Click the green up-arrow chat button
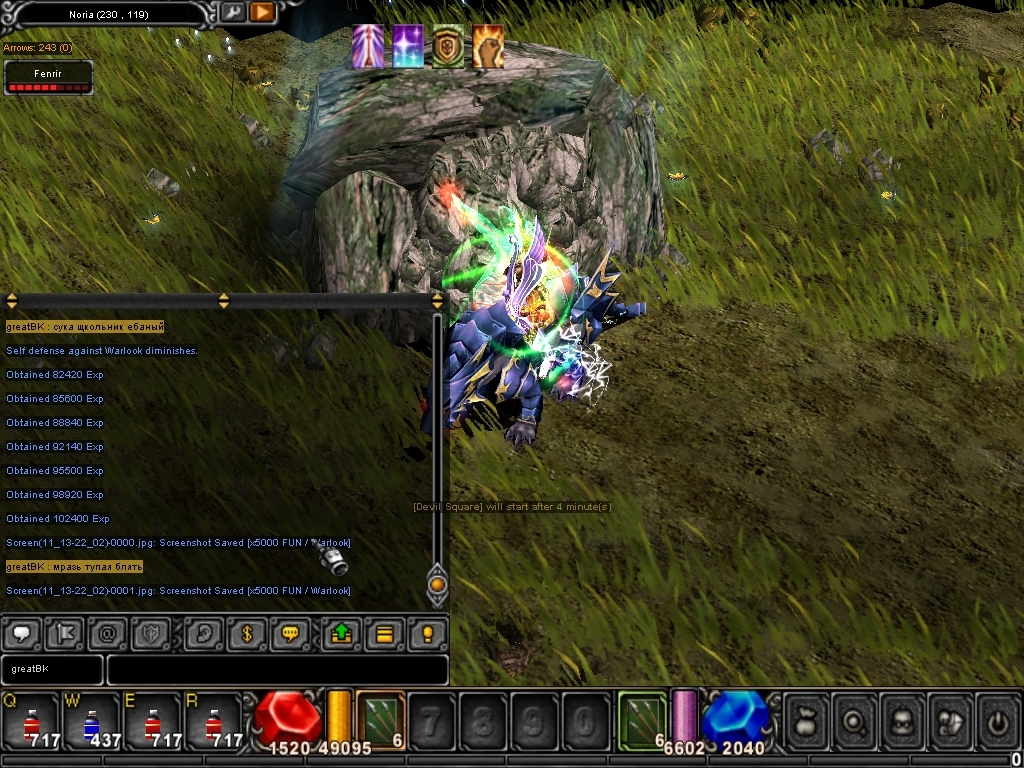This screenshot has height=768, width=1024. pyautogui.click(x=341, y=634)
